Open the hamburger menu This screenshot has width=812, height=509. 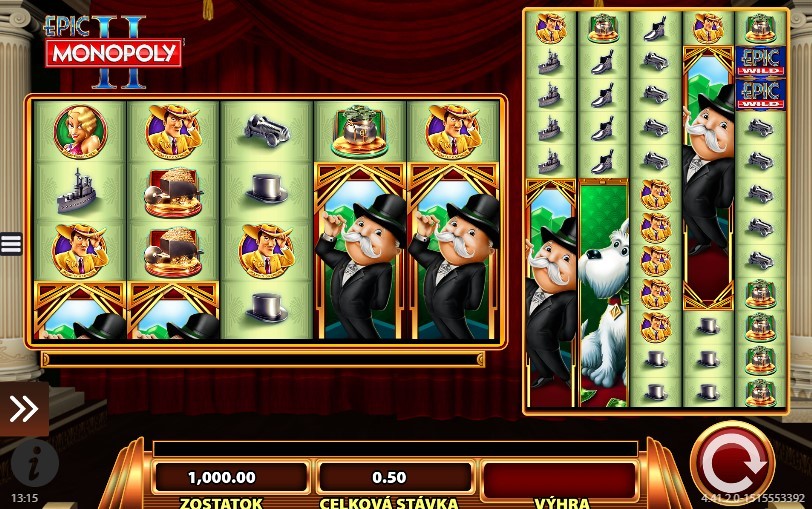coord(11,244)
